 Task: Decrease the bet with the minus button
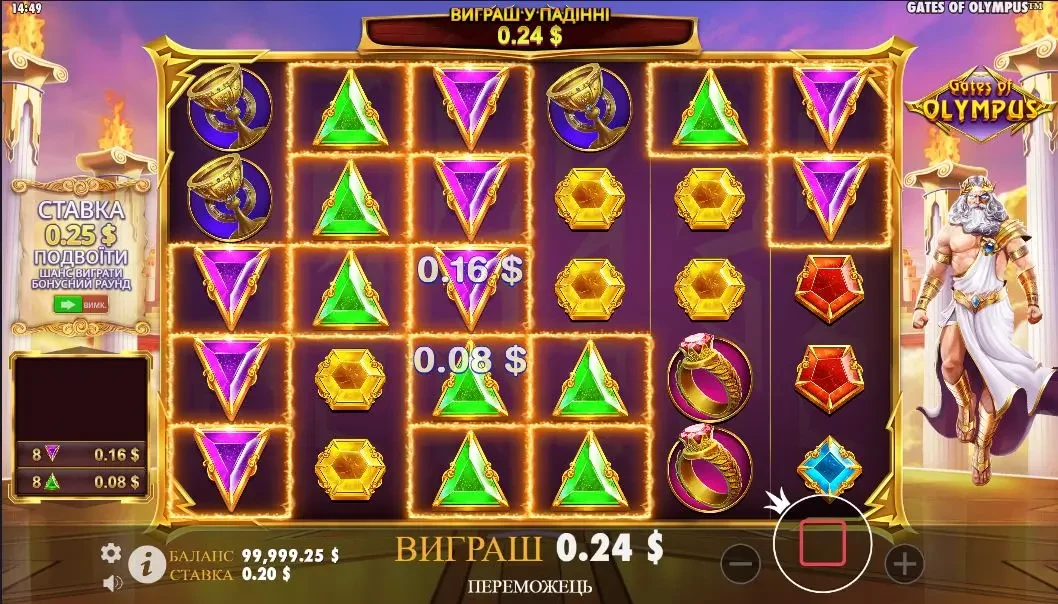(x=740, y=564)
